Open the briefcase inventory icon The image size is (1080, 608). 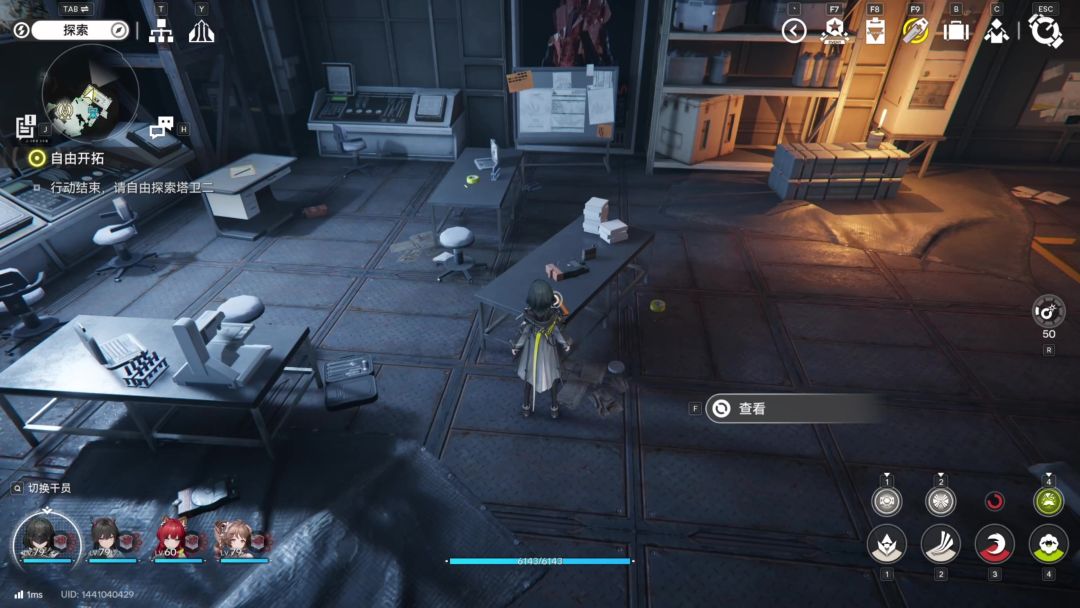(956, 31)
